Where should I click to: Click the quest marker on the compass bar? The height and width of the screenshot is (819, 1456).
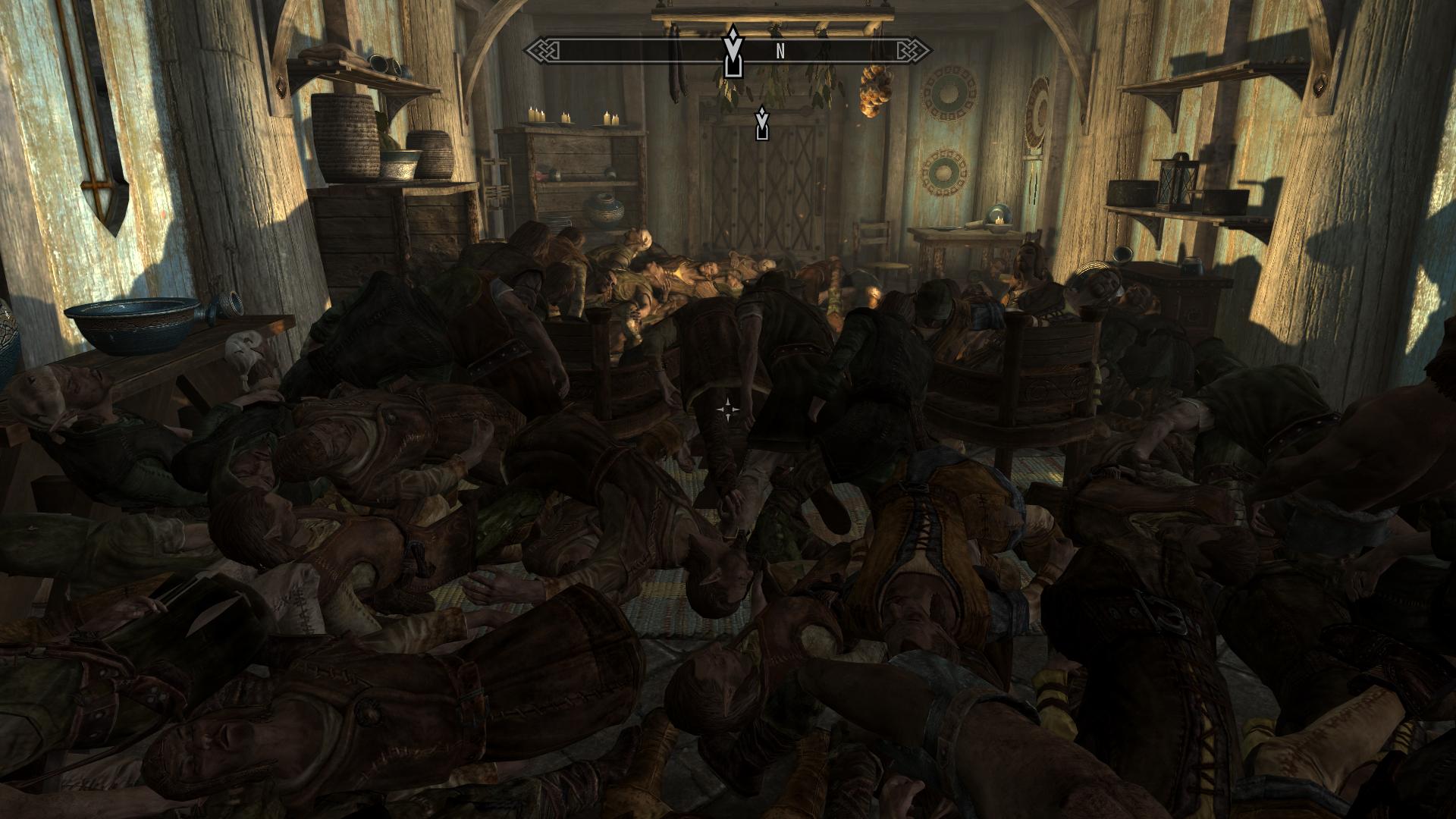click(732, 52)
